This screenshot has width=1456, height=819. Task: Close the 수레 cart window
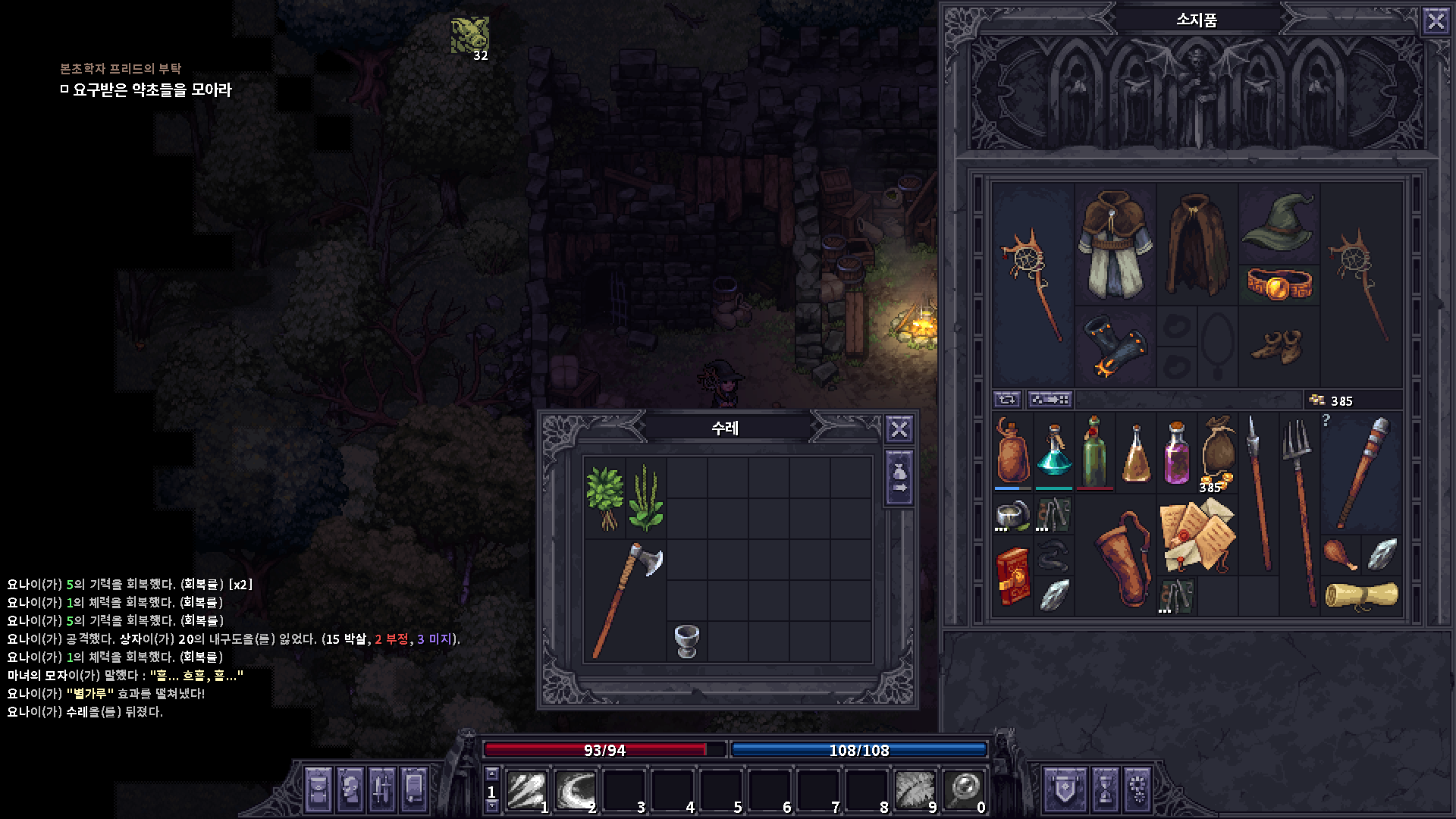coord(899,429)
